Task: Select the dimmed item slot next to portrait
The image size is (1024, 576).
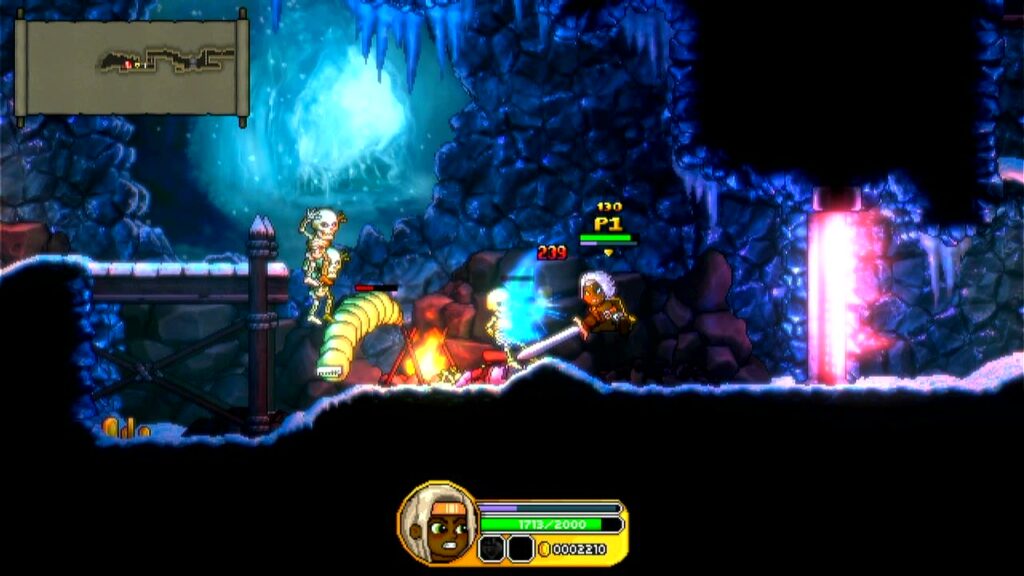Action: [491, 548]
